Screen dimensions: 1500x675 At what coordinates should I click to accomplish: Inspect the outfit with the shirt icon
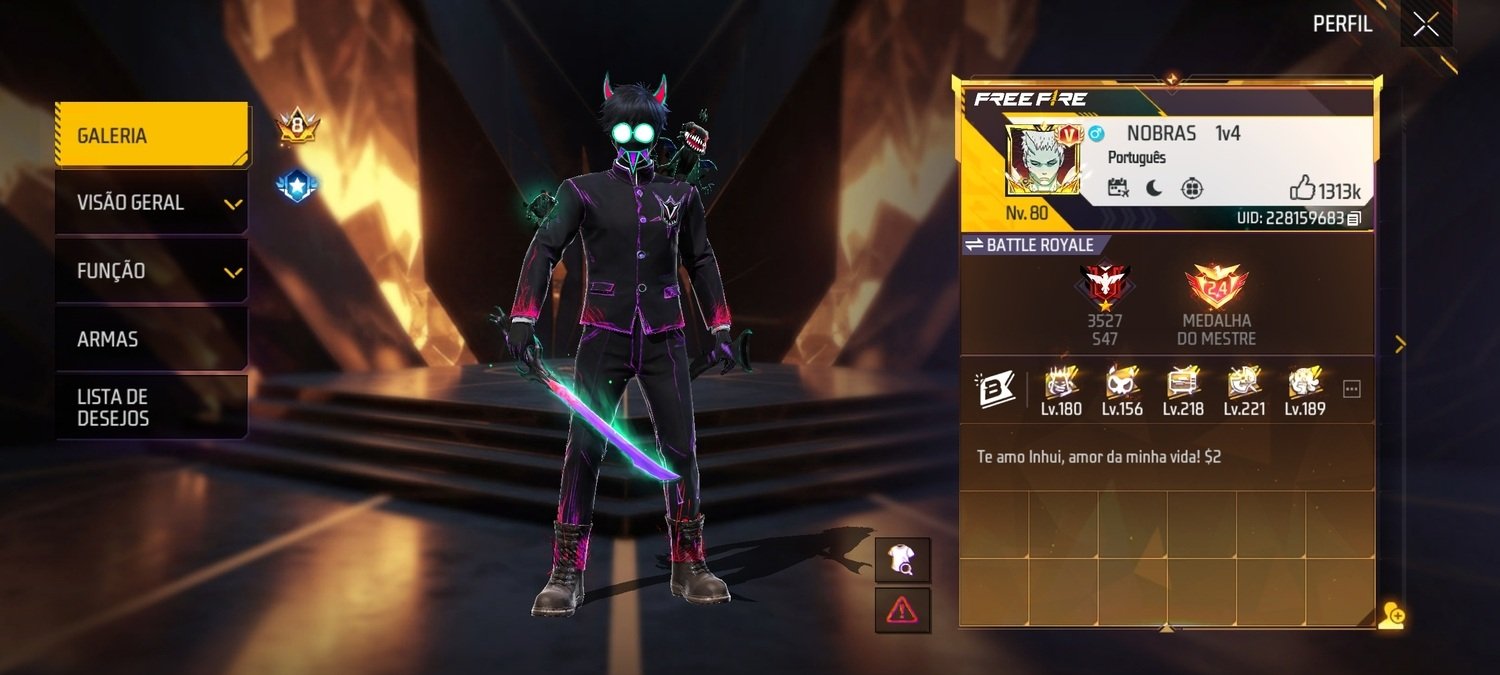(x=902, y=561)
